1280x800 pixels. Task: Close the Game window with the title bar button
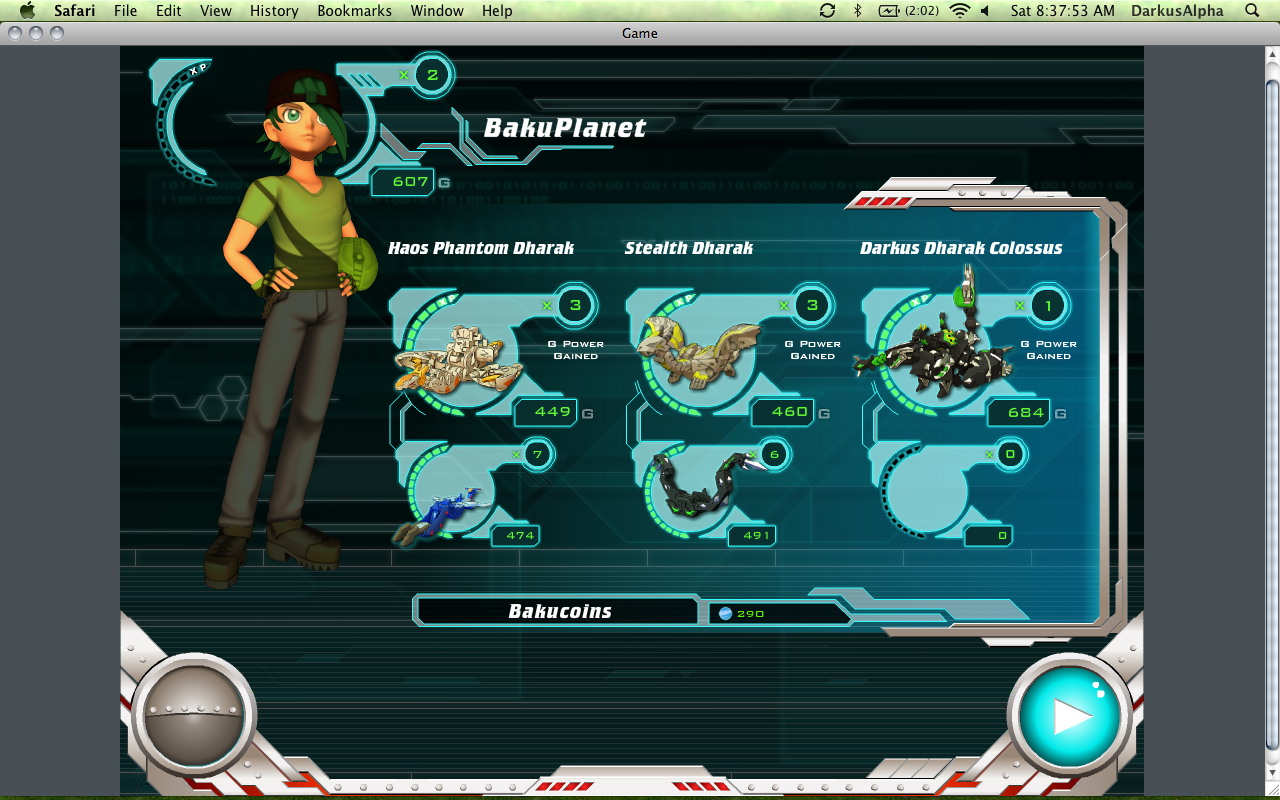pyautogui.click(x=15, y=33)
